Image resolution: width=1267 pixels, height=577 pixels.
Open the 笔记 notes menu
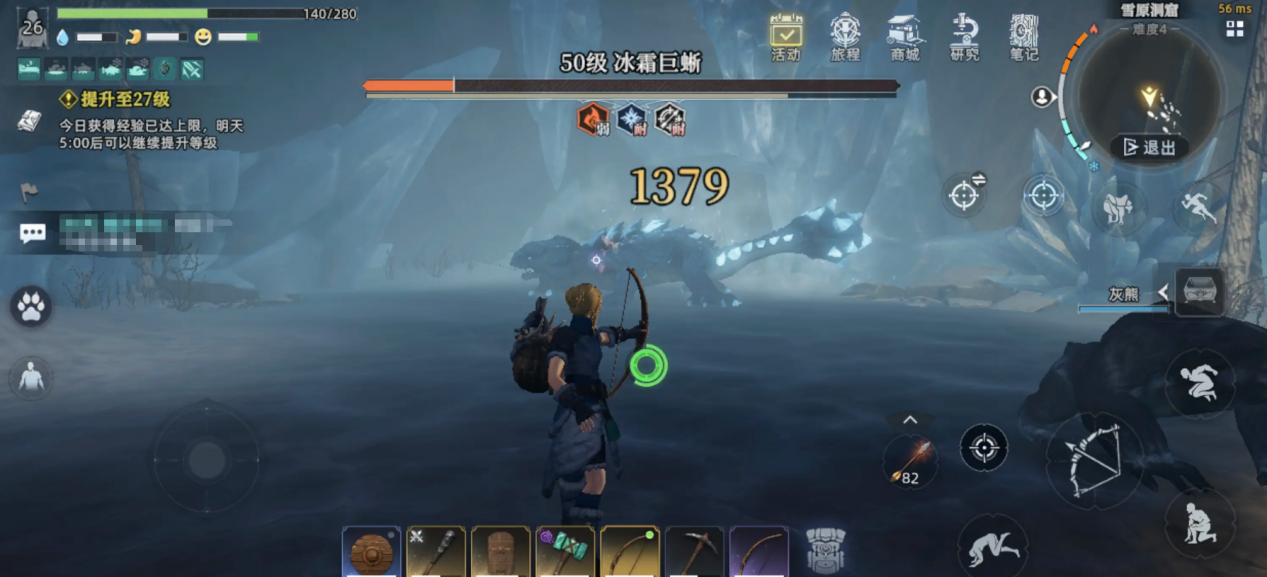coord(1024,37)
